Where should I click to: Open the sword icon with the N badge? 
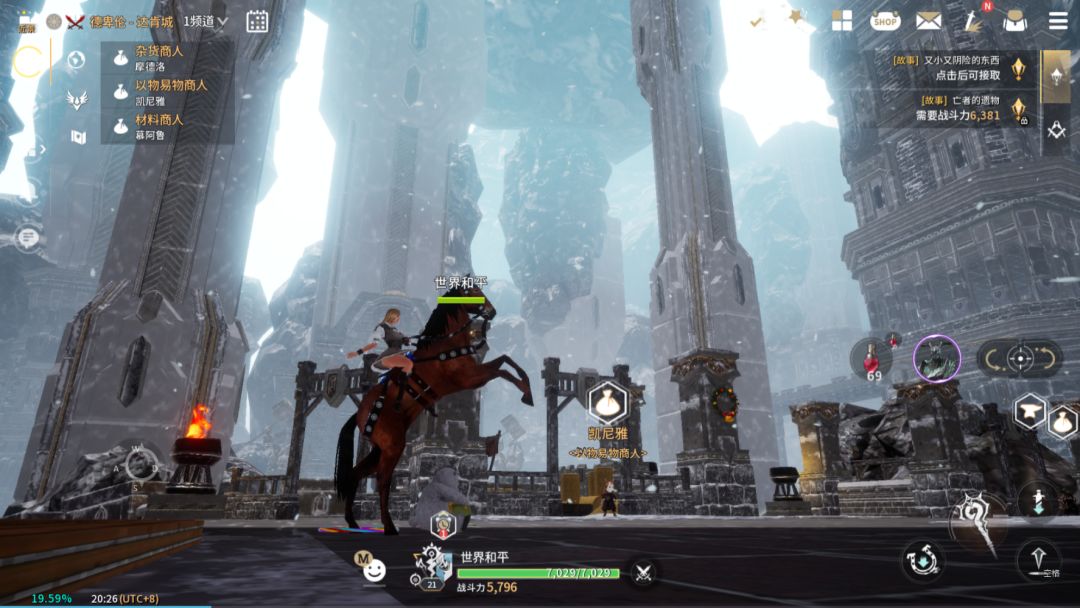[x=973, y=20]
